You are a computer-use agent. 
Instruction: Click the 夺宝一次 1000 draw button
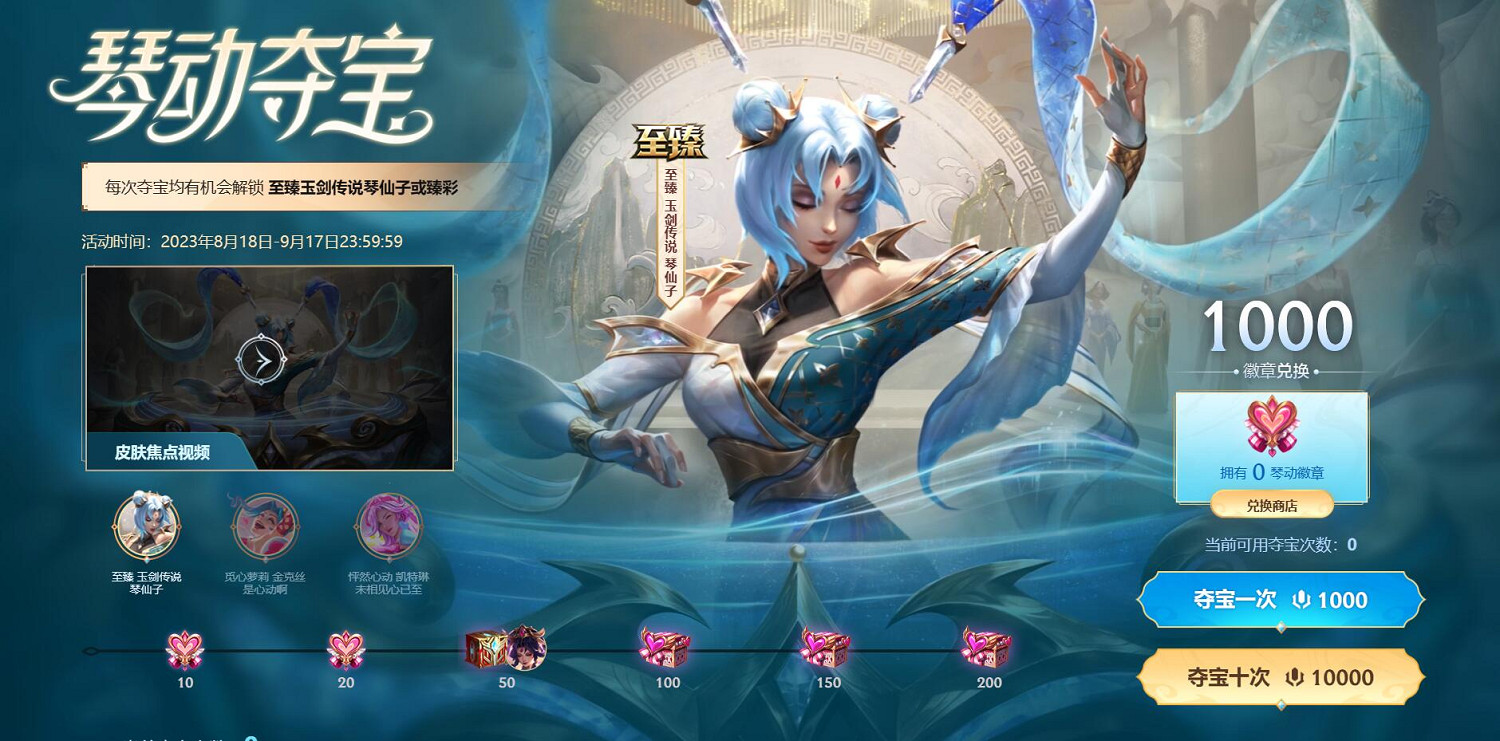pyautogui.click(x=1280, y=599)
